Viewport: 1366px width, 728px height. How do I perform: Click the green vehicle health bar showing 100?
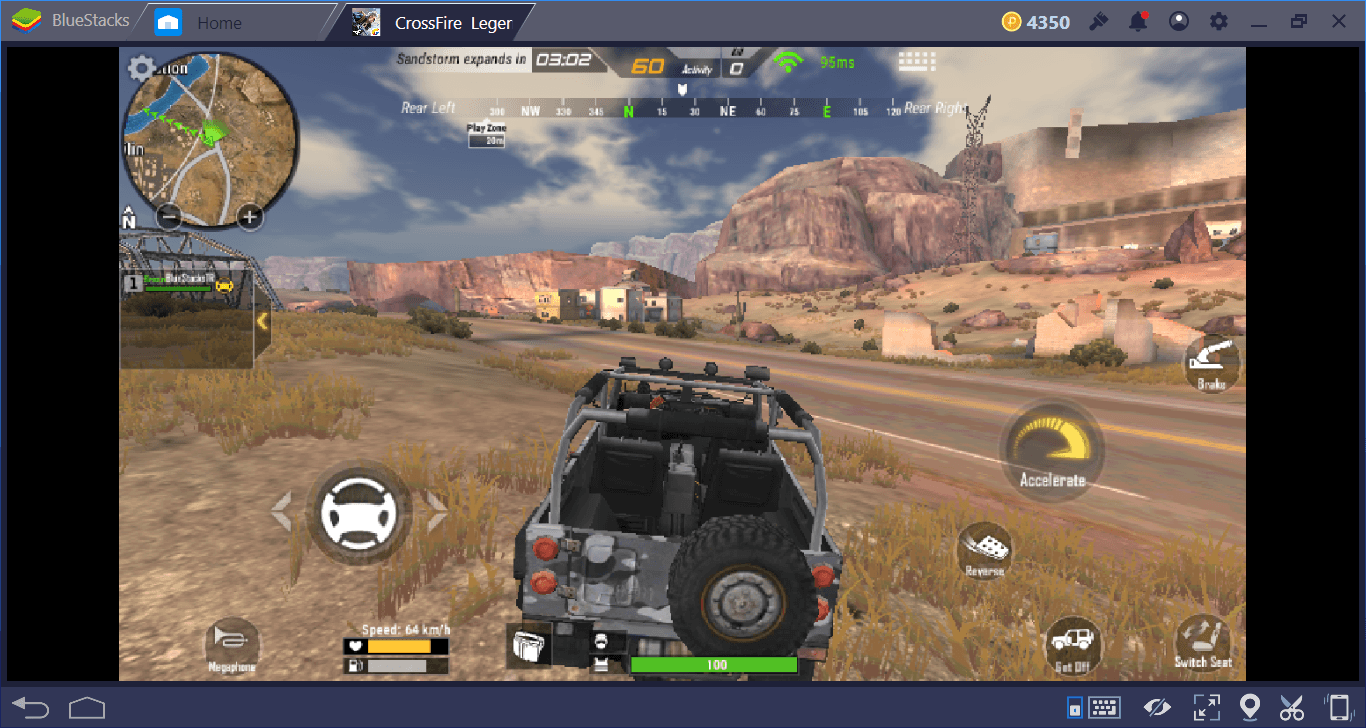point(714,663)
